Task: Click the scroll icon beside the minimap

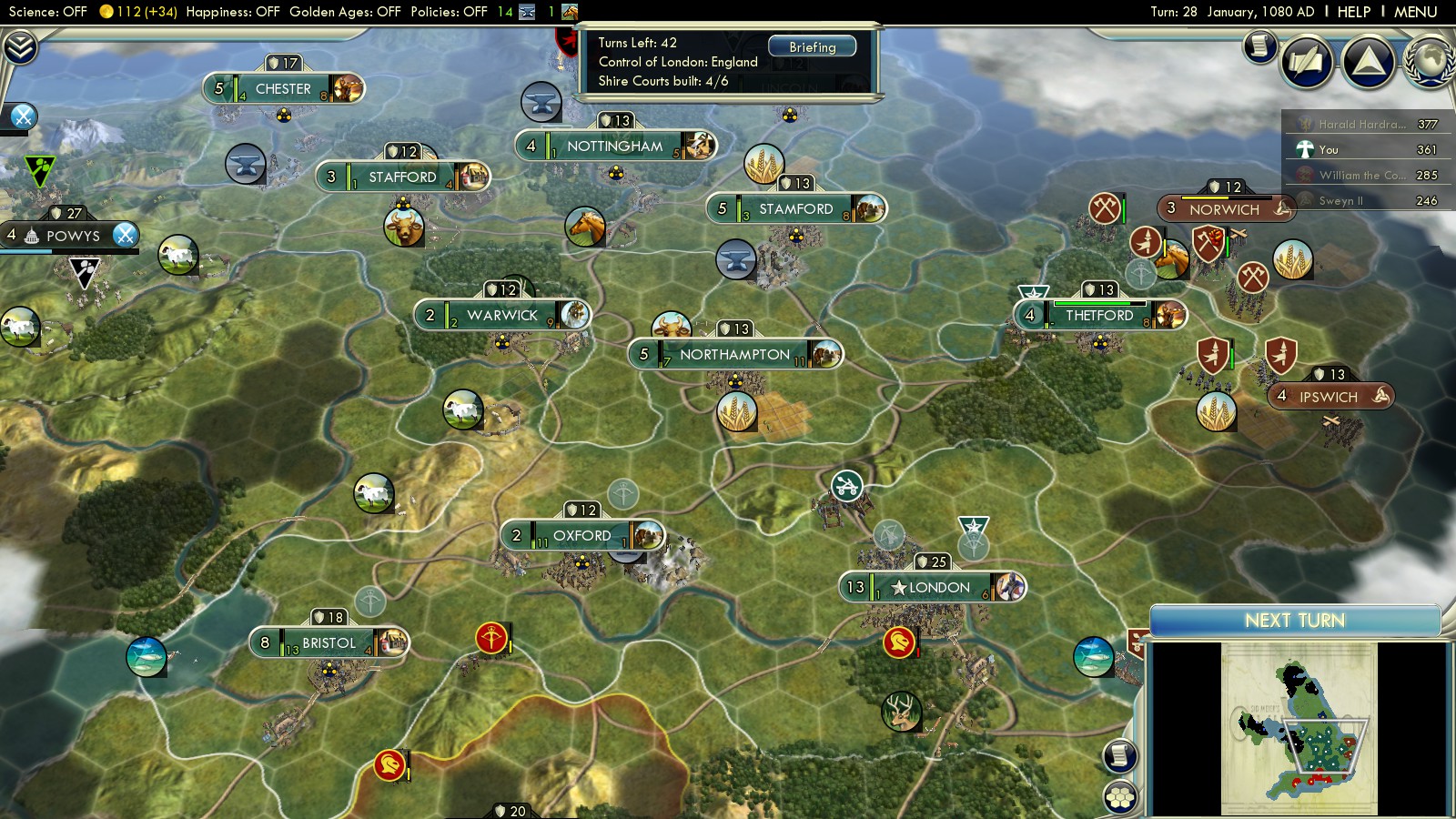Action: click(1120, 755)
